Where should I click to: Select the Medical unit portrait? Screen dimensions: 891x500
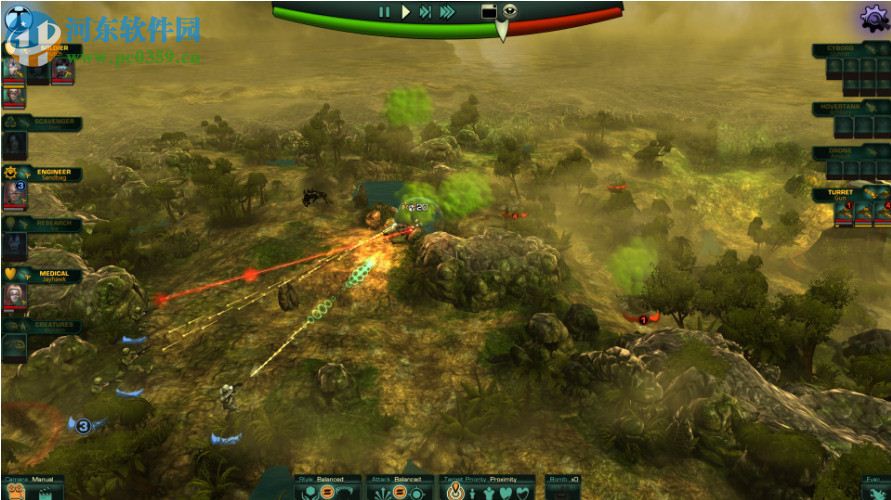[x=15, y=294]
